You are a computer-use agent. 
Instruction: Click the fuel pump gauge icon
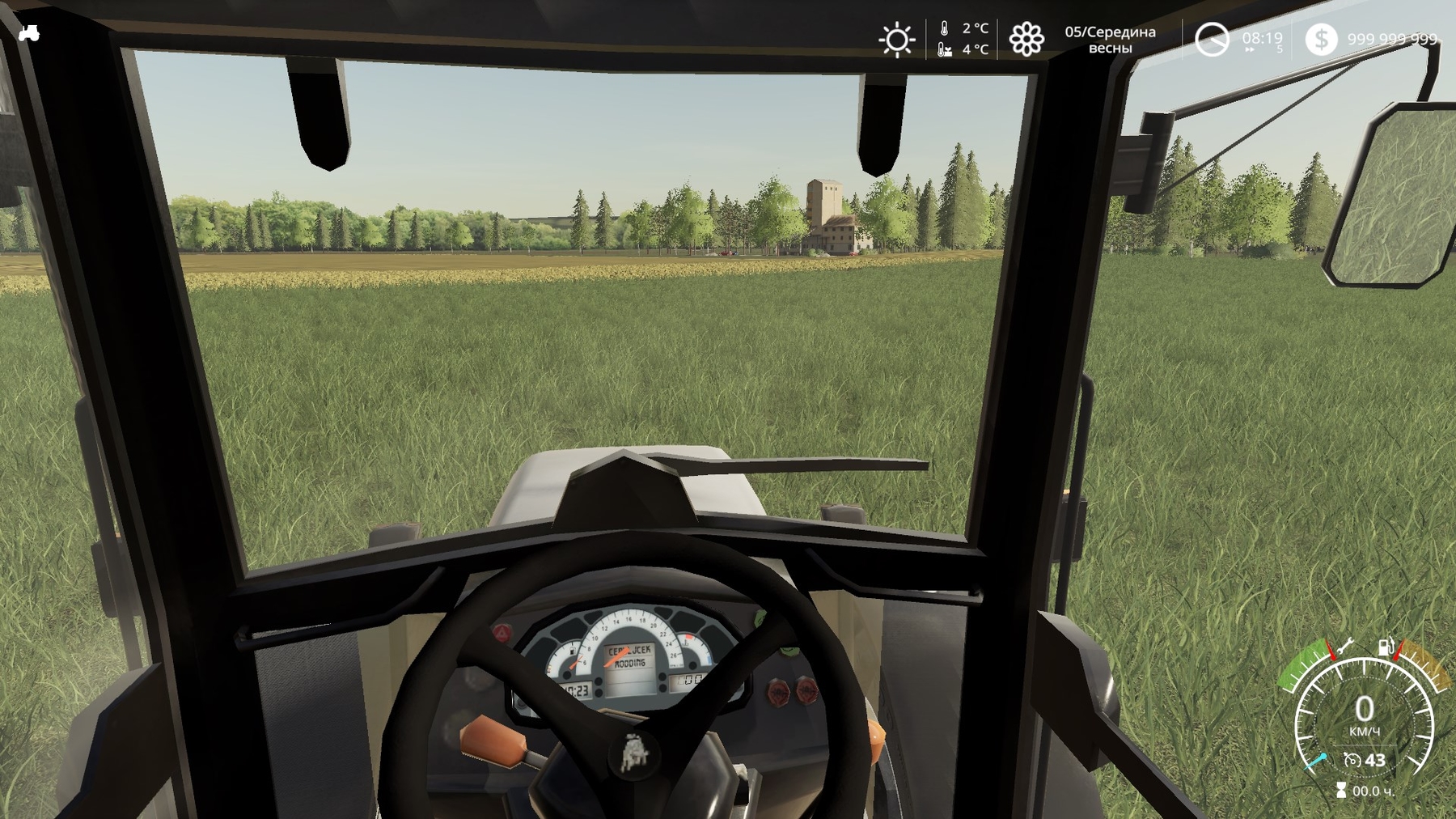1386,647
